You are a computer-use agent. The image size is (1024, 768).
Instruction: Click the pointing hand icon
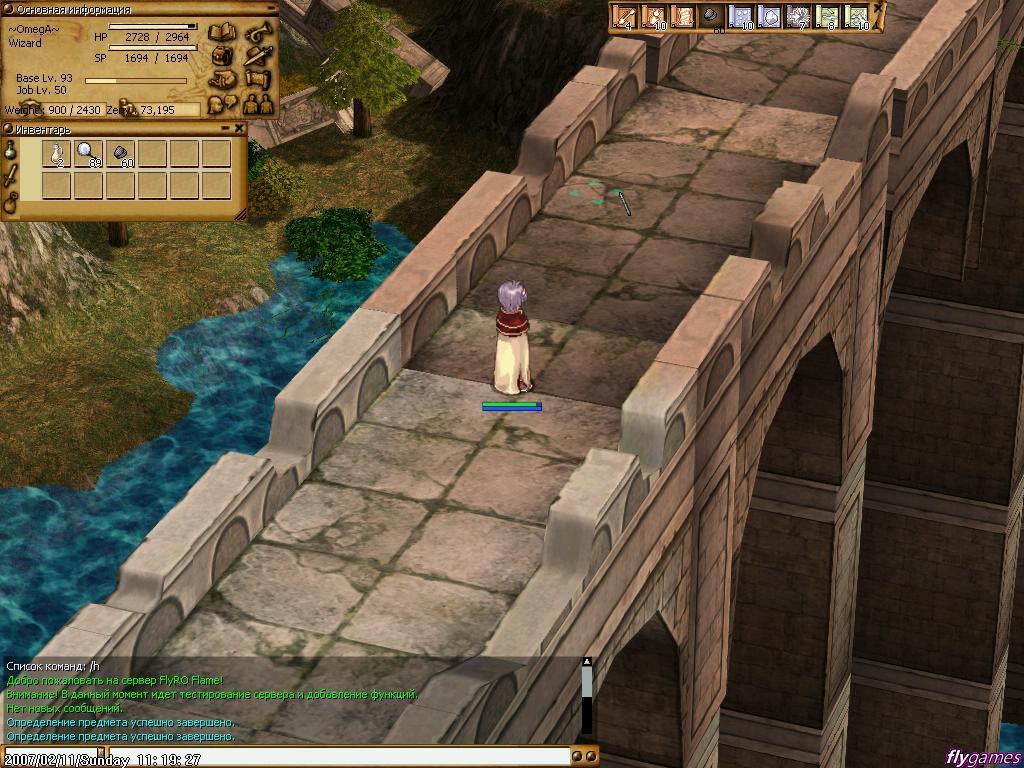(x=222, y=79)
